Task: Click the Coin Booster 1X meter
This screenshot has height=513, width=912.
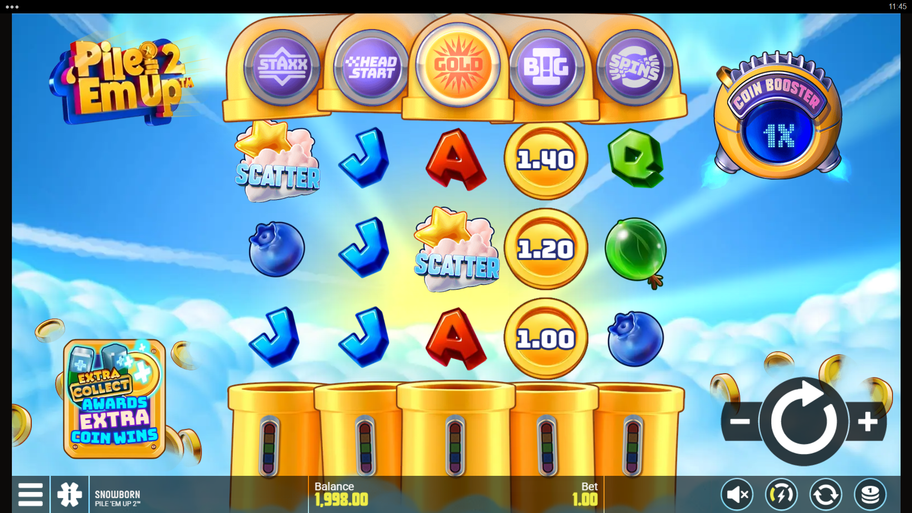Action: [778, 119]
